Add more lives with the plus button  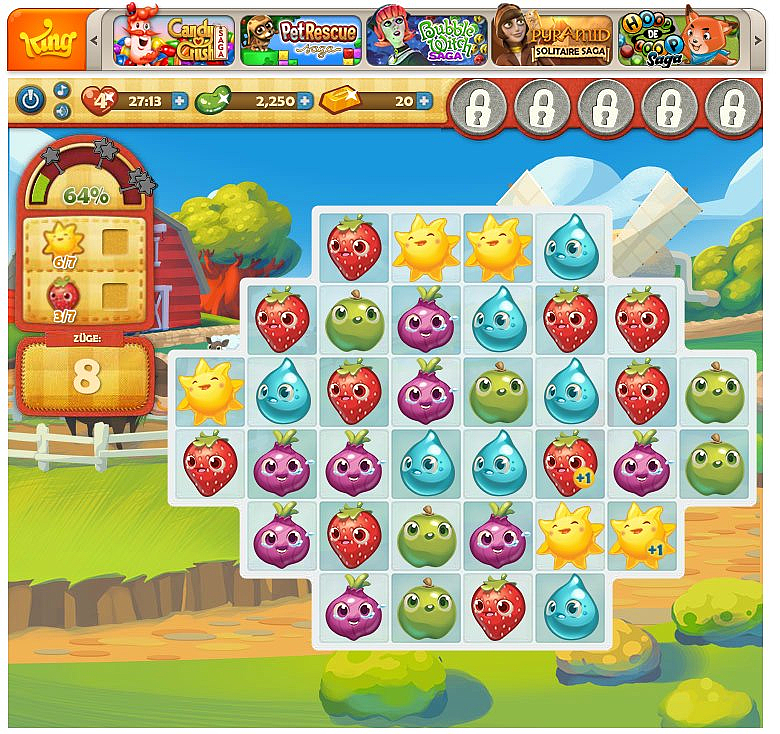tap(179, 100)
